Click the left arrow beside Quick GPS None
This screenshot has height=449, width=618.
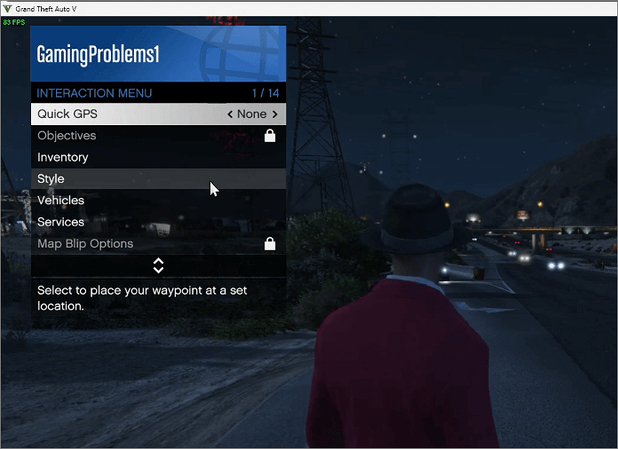pos(230,114)
